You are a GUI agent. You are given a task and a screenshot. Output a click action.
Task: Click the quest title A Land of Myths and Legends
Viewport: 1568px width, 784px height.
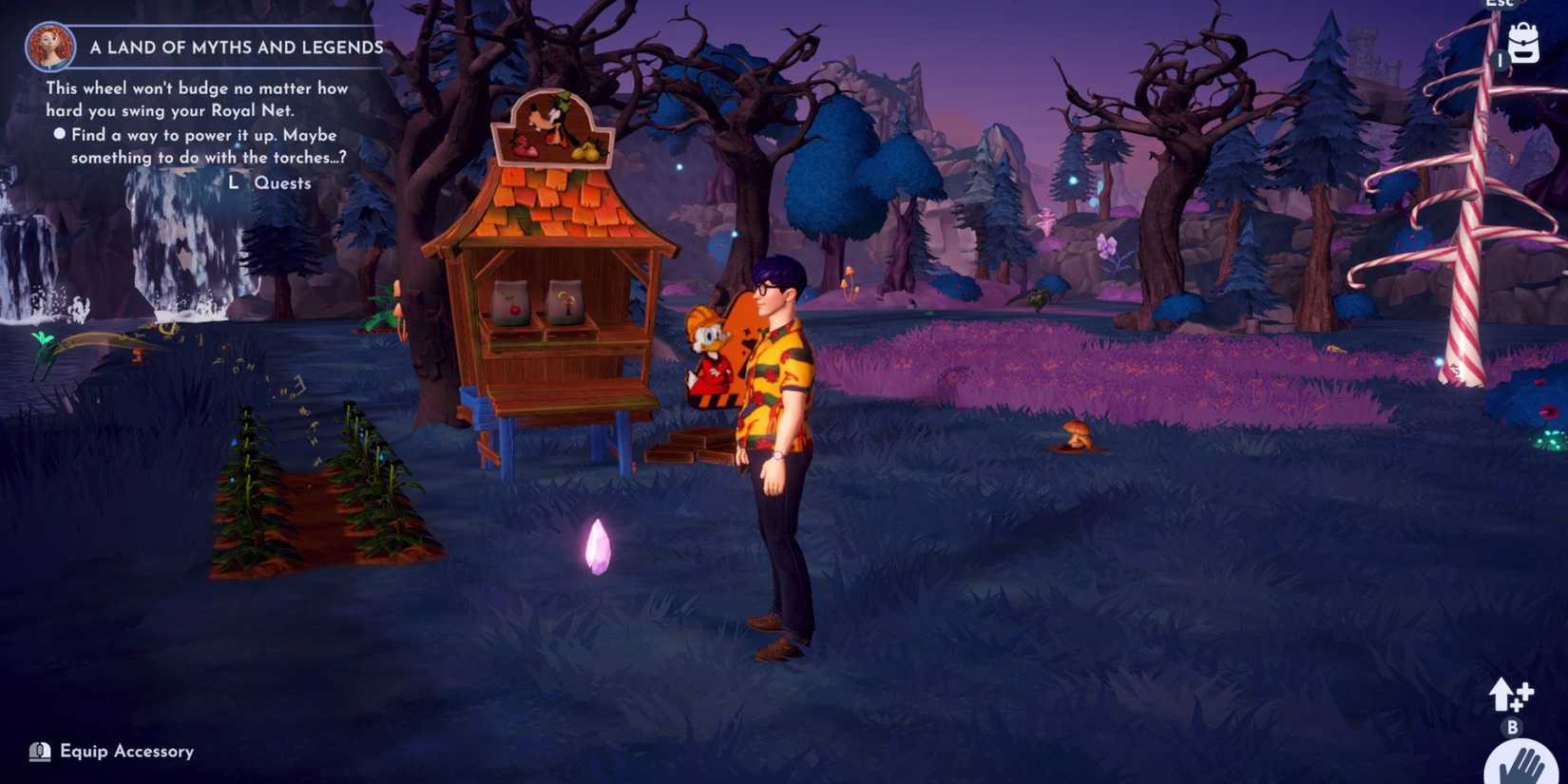[236, 47]
